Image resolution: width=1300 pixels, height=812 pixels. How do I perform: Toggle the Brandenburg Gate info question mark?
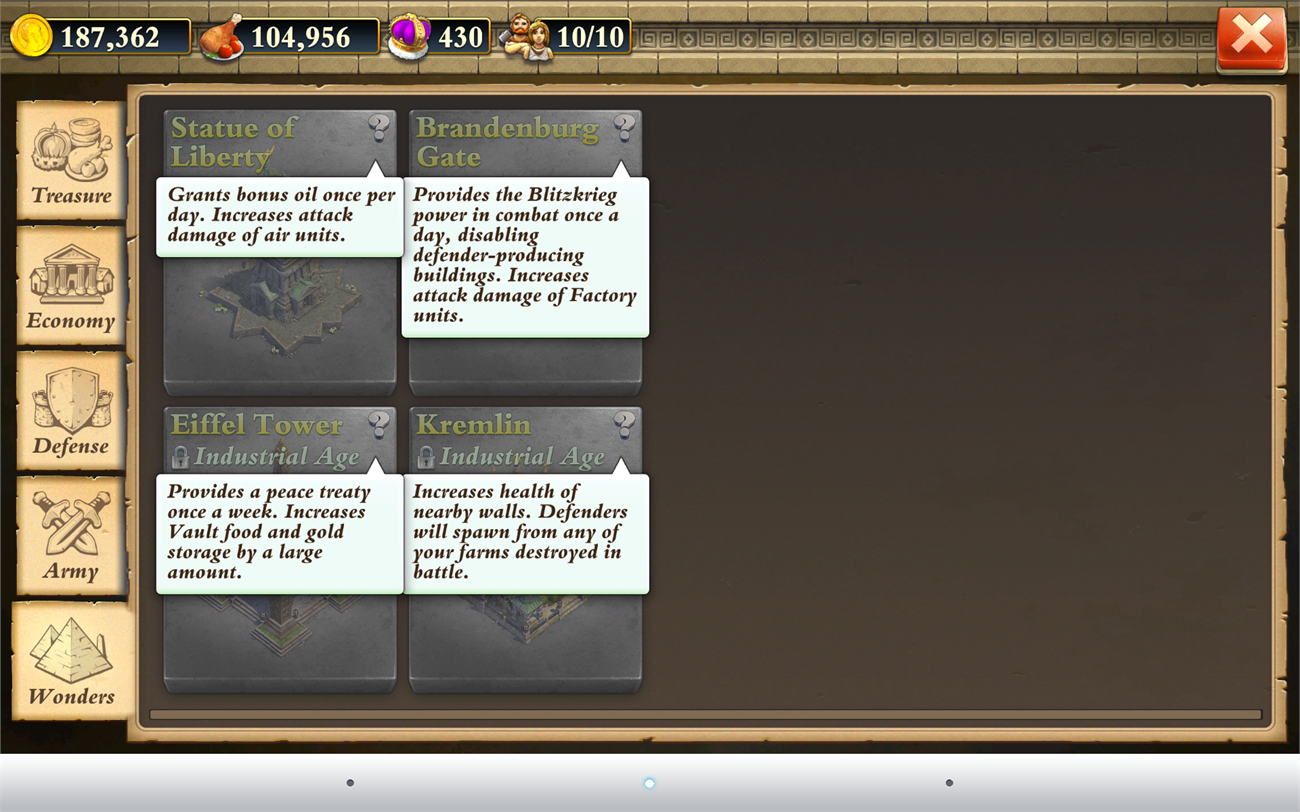pyautogui.click(x=624, y=127)
